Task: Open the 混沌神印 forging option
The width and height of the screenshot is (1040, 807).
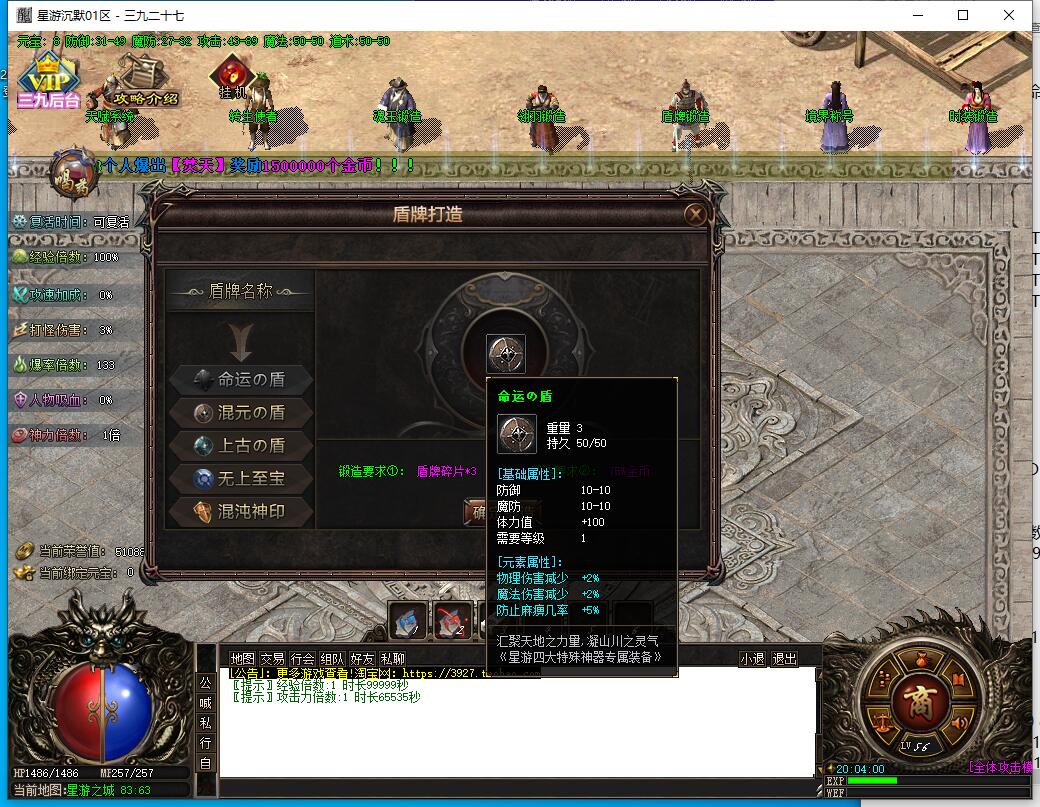Action: click(240, 511)
